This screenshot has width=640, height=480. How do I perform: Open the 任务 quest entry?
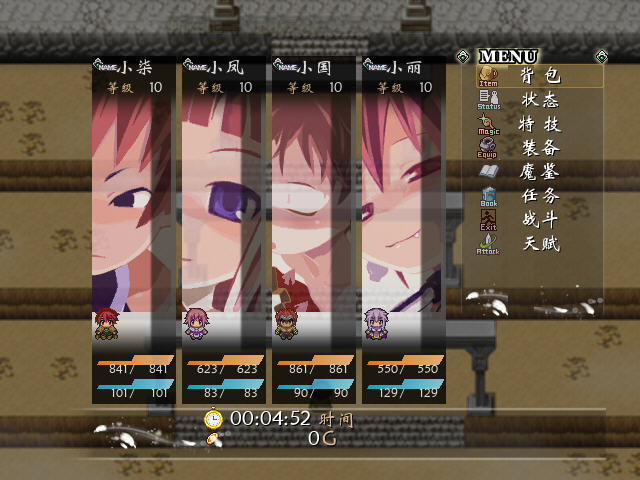pyautogui.click(x=540, y=196)
